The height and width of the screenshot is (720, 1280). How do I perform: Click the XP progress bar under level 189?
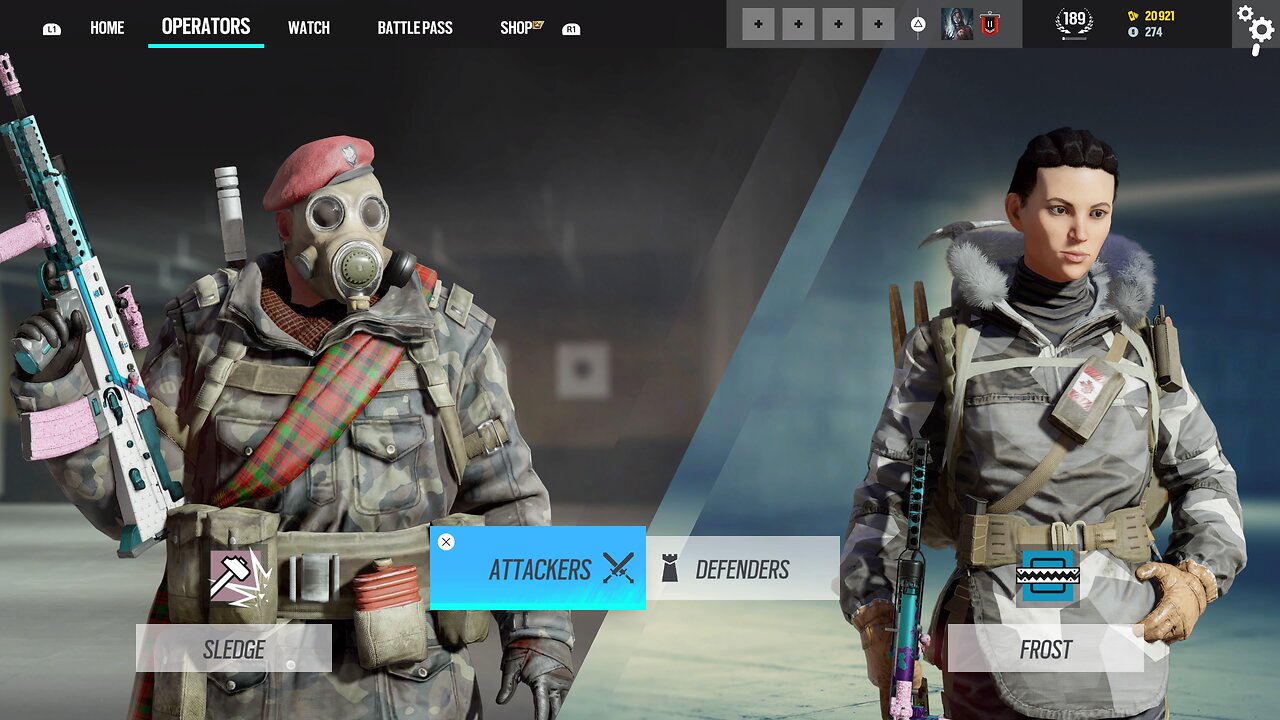click(1073, 38)
